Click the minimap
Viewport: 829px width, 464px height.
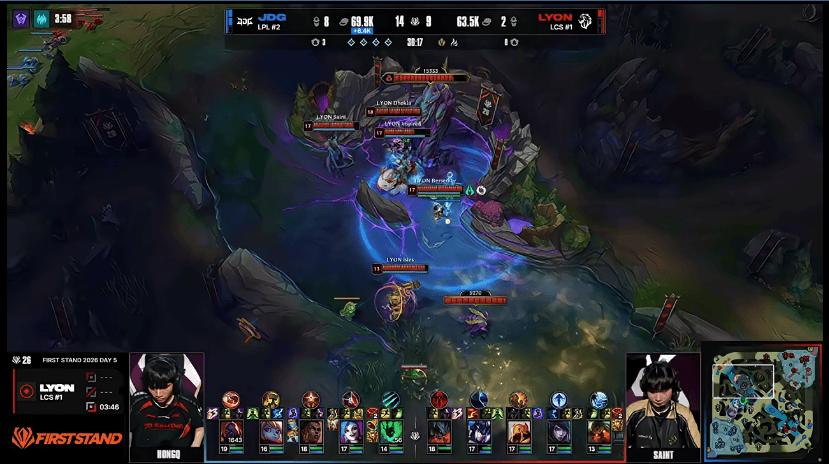[x=764, y=403]
